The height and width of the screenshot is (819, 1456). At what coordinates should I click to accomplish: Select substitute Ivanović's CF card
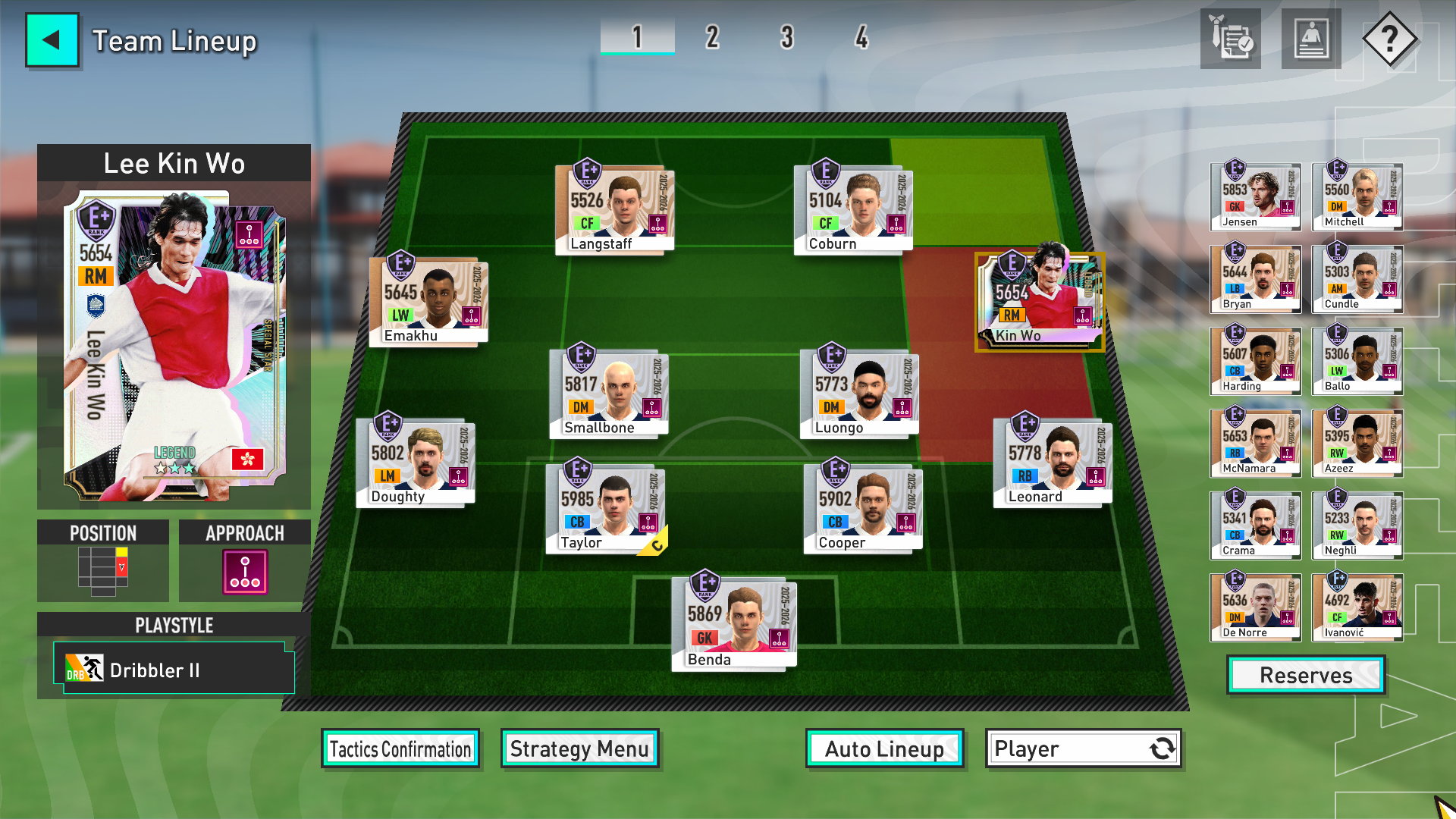[x=1357, y=607]
